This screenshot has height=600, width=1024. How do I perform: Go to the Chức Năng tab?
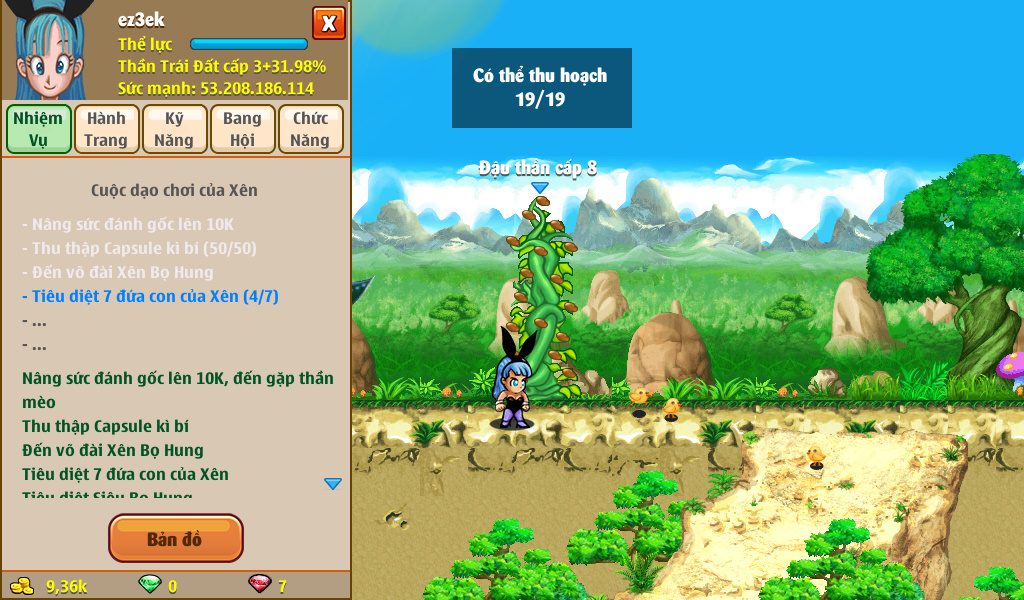click(310, 129)
